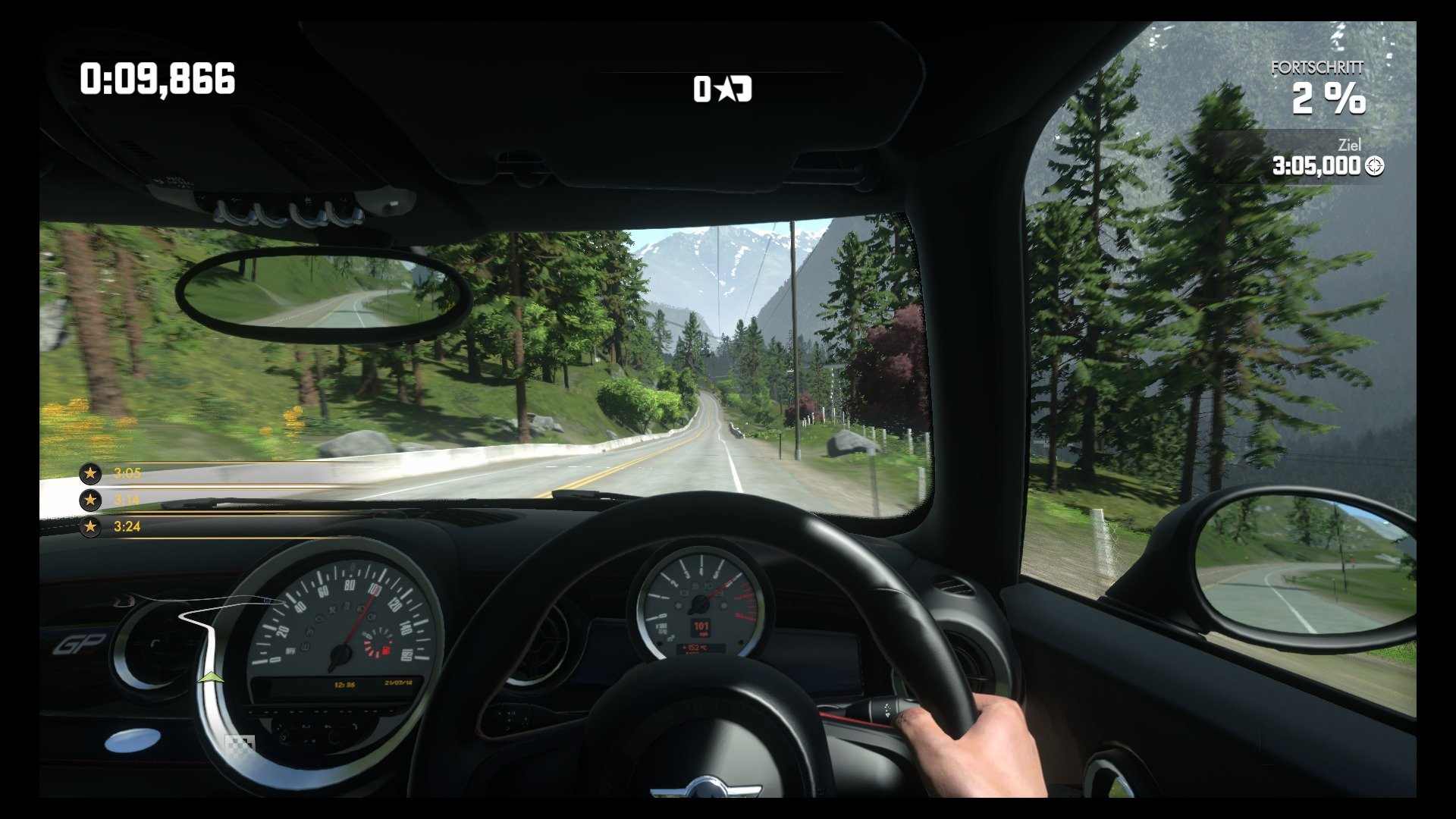Click the red handbrake warning light on the dash
The height and width of the screenshot is (819, 1456).
385,649
